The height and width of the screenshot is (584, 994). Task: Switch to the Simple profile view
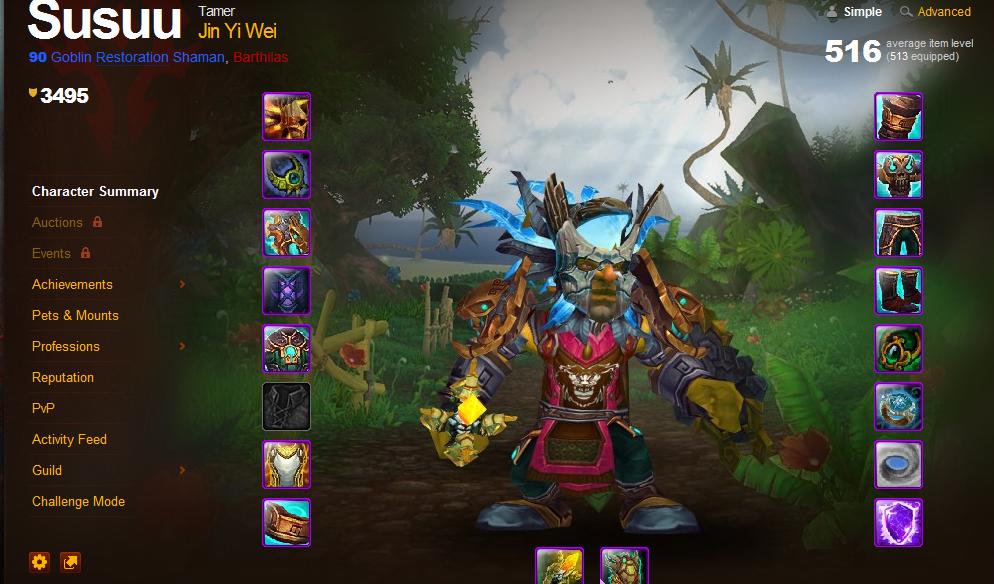pyautogui.click(x=862, y=12)
